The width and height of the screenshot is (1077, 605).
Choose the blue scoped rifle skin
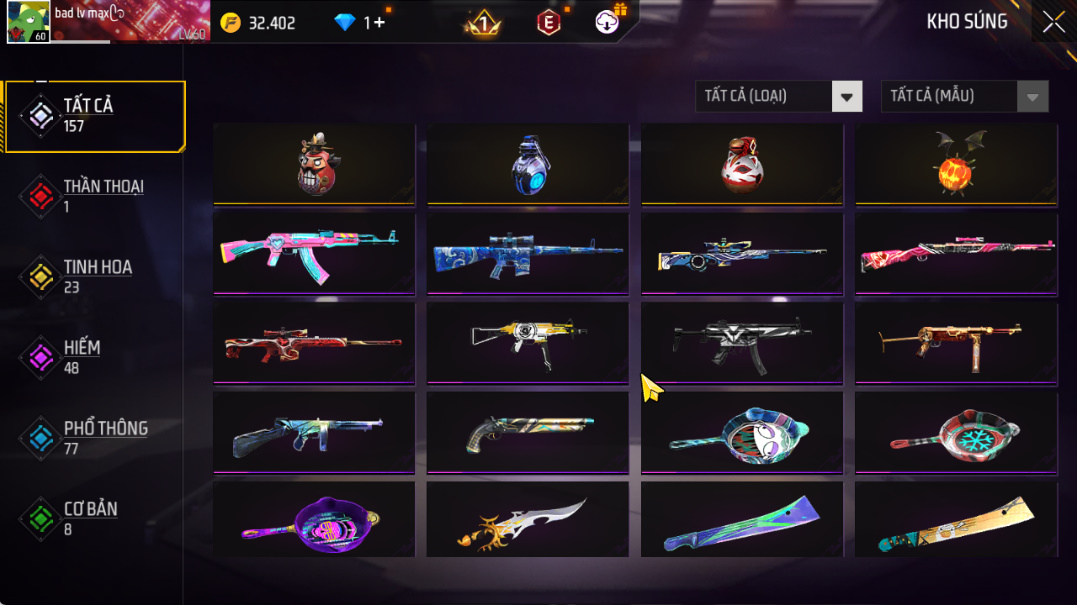pyautogui.click(x=528, y=253)
